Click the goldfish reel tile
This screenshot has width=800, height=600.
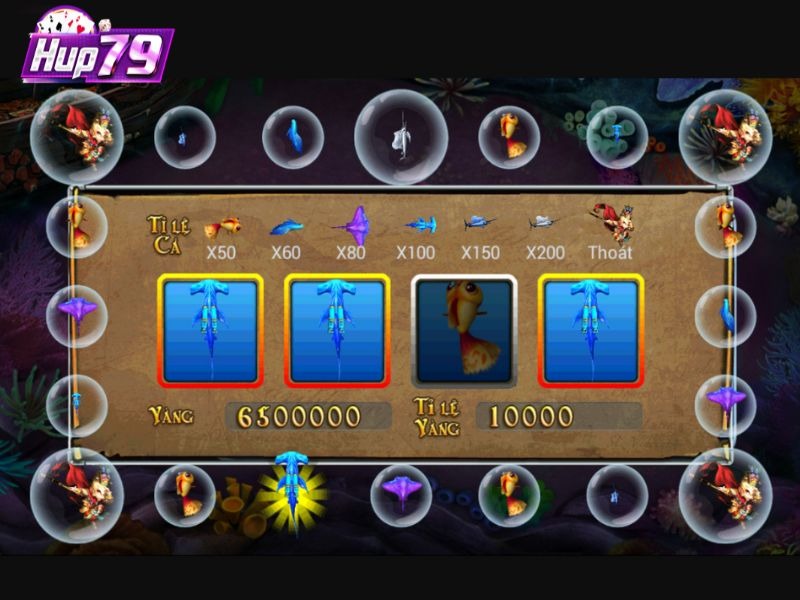464,331
